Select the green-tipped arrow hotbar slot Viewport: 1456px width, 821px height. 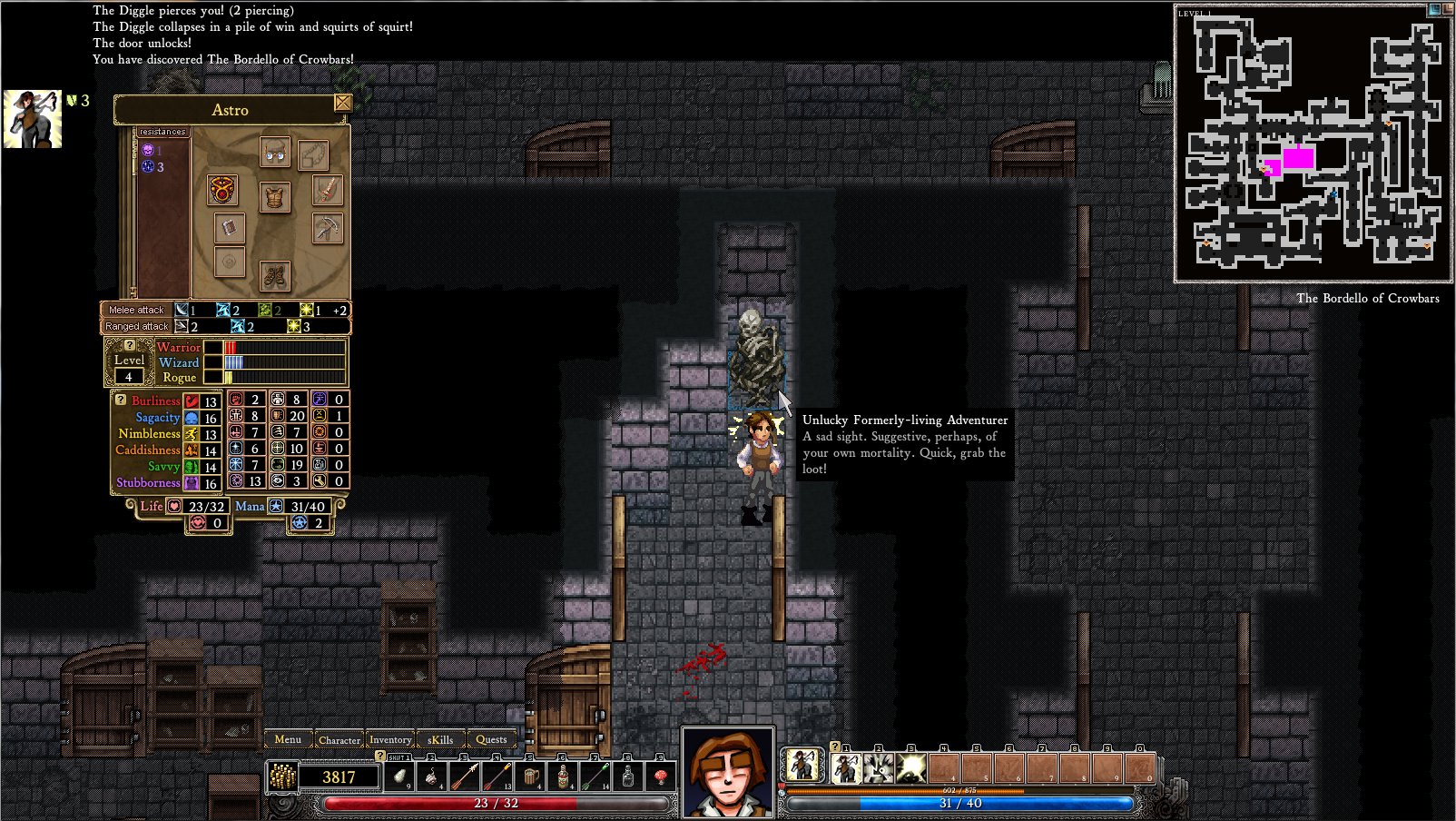[595, 776]
